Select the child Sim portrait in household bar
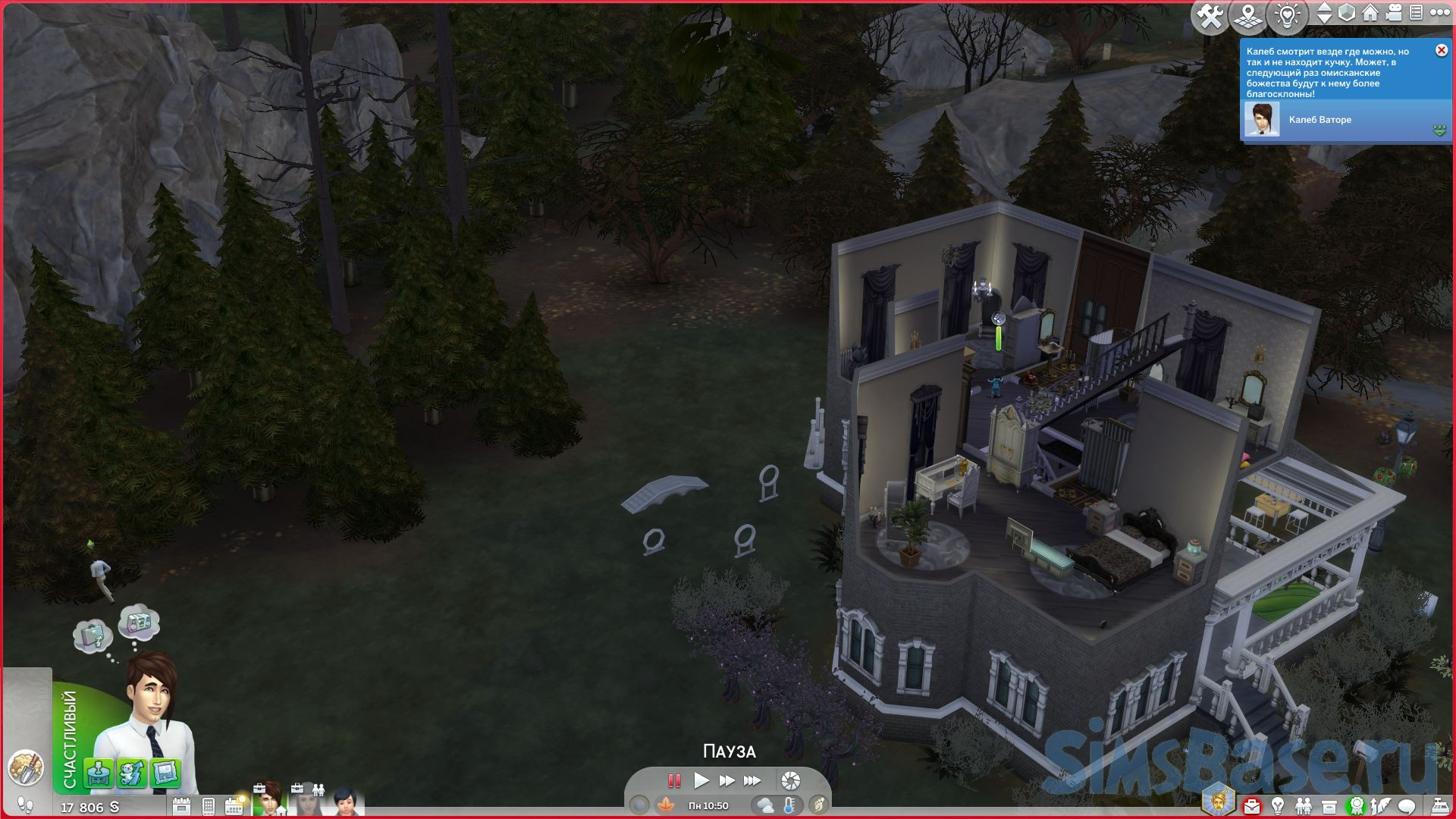Viewport: 1456px width, 819px height. coord(345,802)
